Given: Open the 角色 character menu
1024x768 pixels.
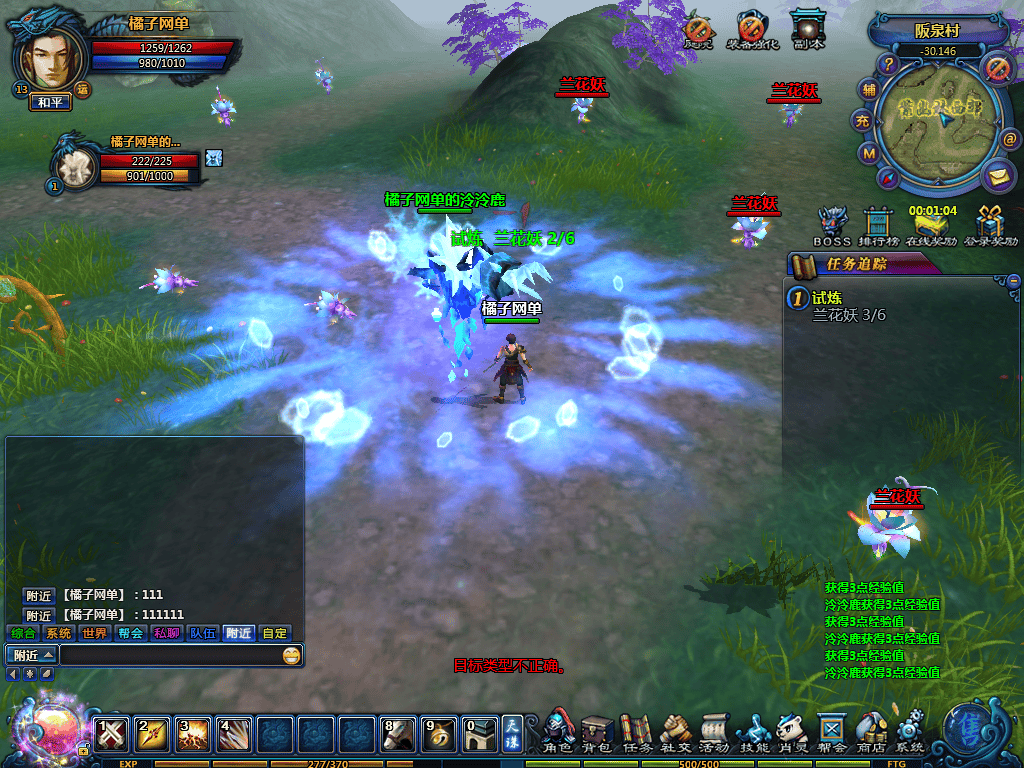Looking at the screenshot, I should [x=559, y=732].
